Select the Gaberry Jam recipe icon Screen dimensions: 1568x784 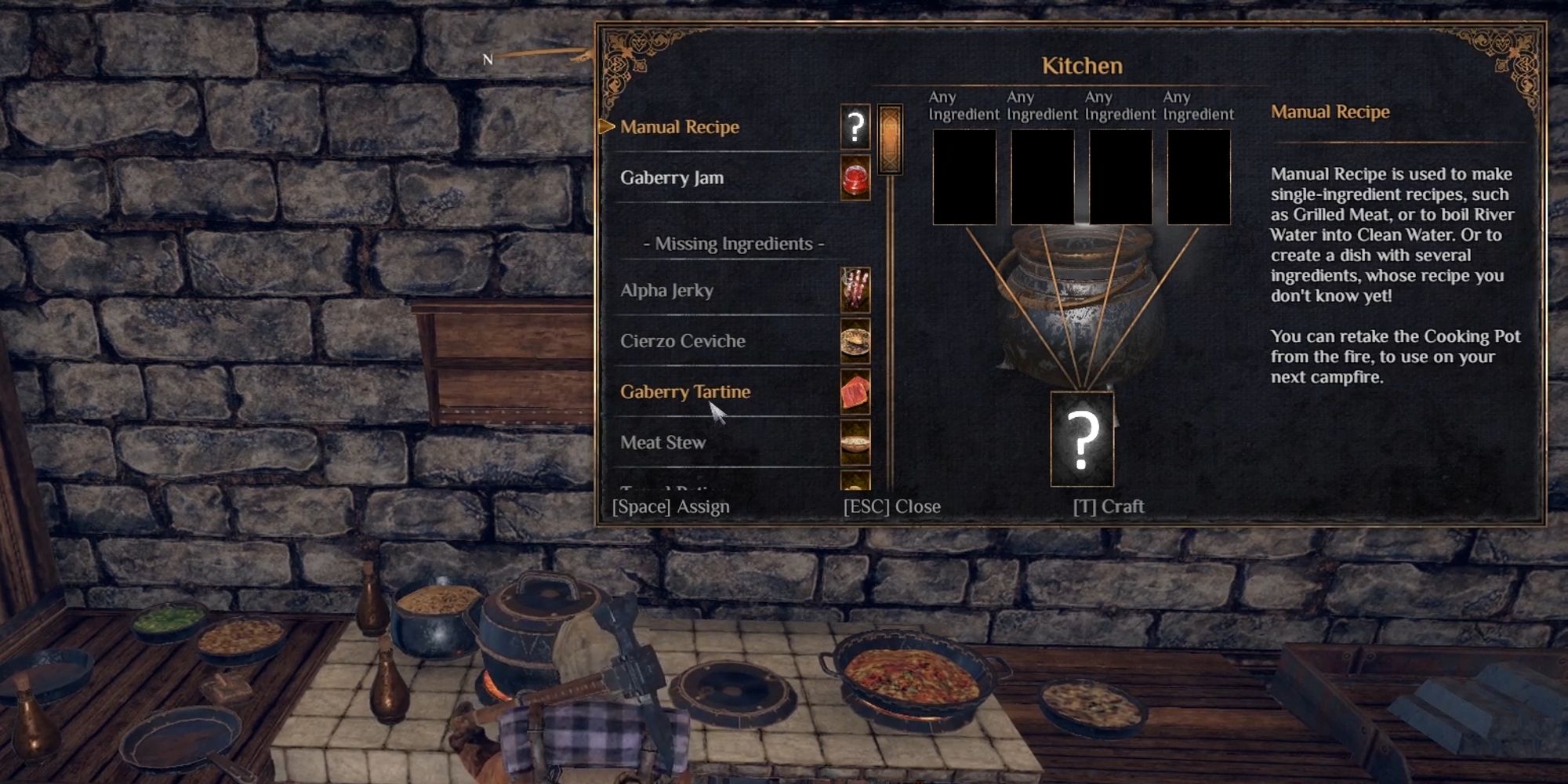(x=856, y=179)
